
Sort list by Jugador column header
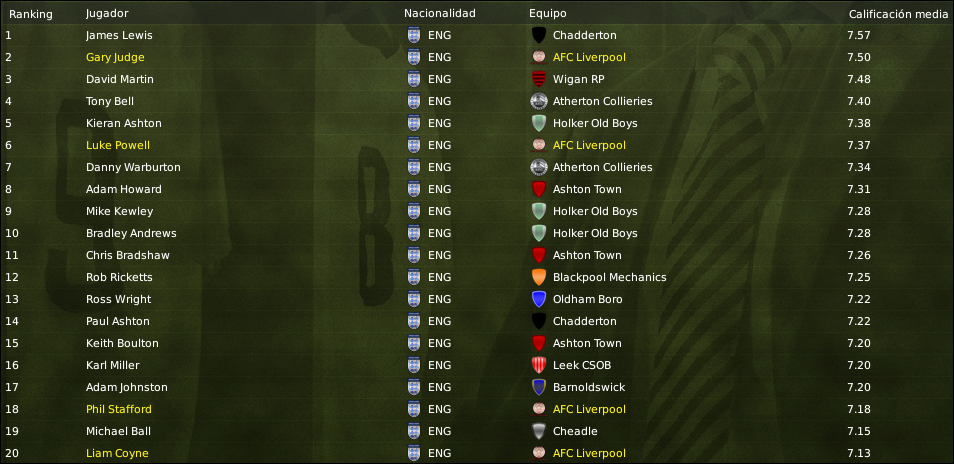pos(107,14)
